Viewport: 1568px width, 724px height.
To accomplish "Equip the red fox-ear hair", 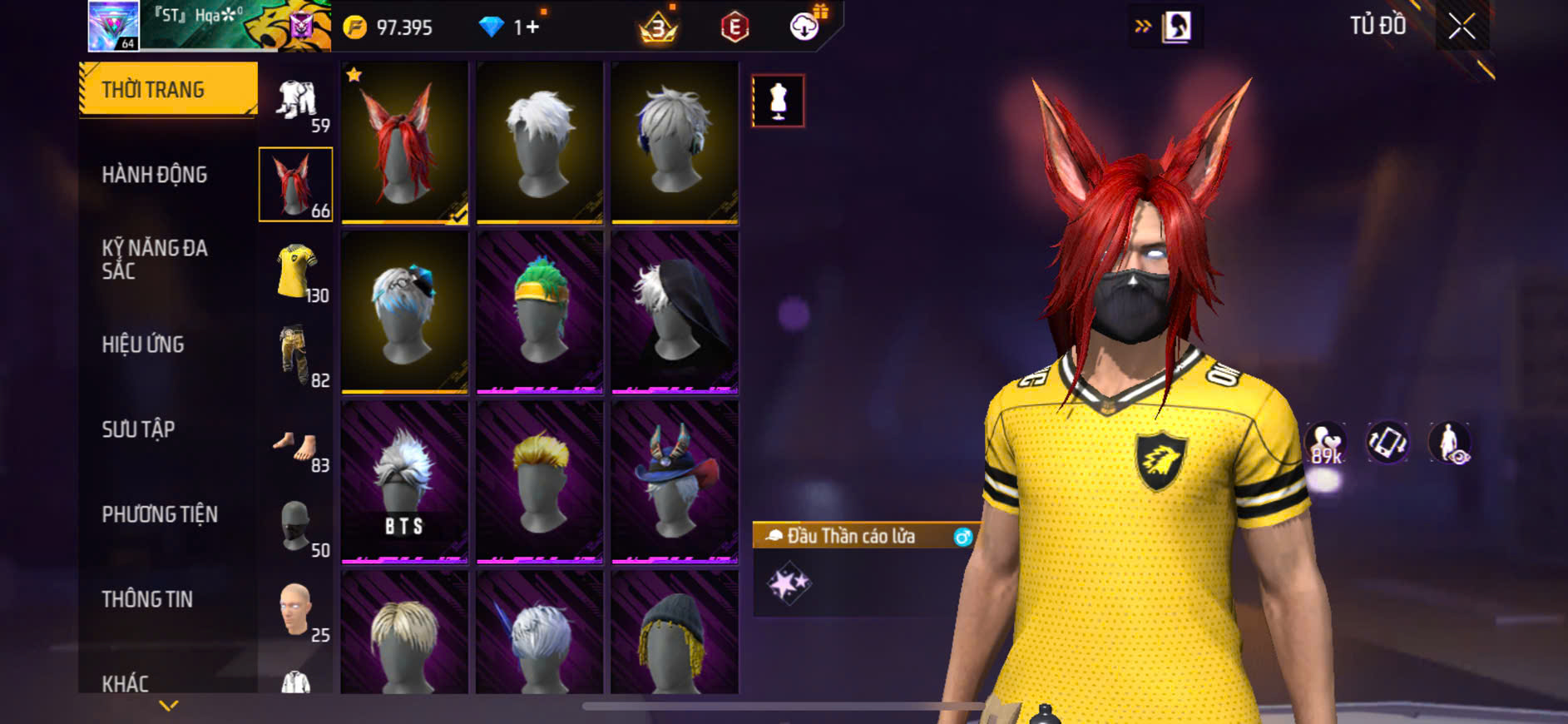I will pos(404,142).
